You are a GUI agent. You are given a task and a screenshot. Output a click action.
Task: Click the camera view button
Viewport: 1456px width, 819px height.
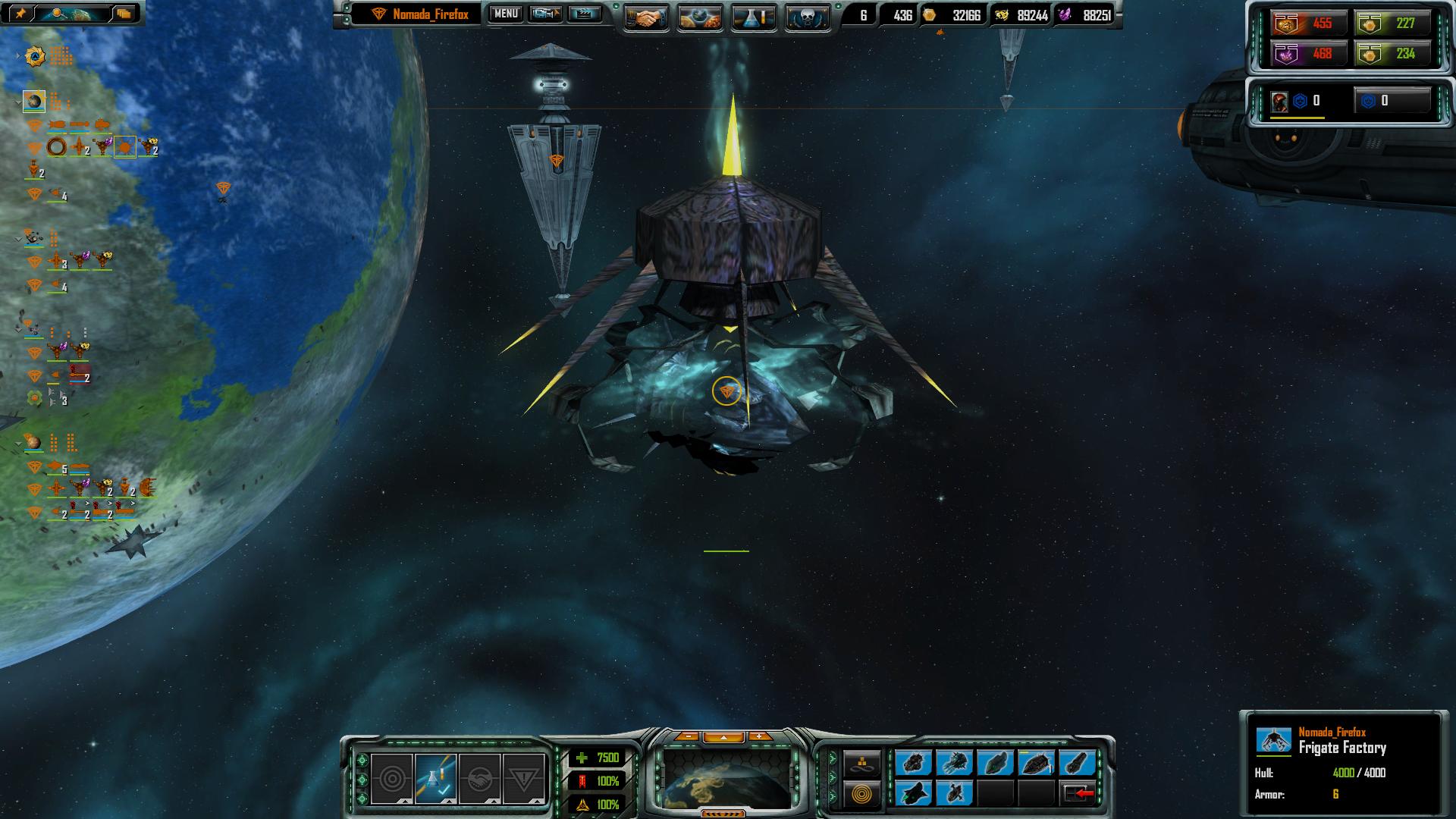[545, 14]
